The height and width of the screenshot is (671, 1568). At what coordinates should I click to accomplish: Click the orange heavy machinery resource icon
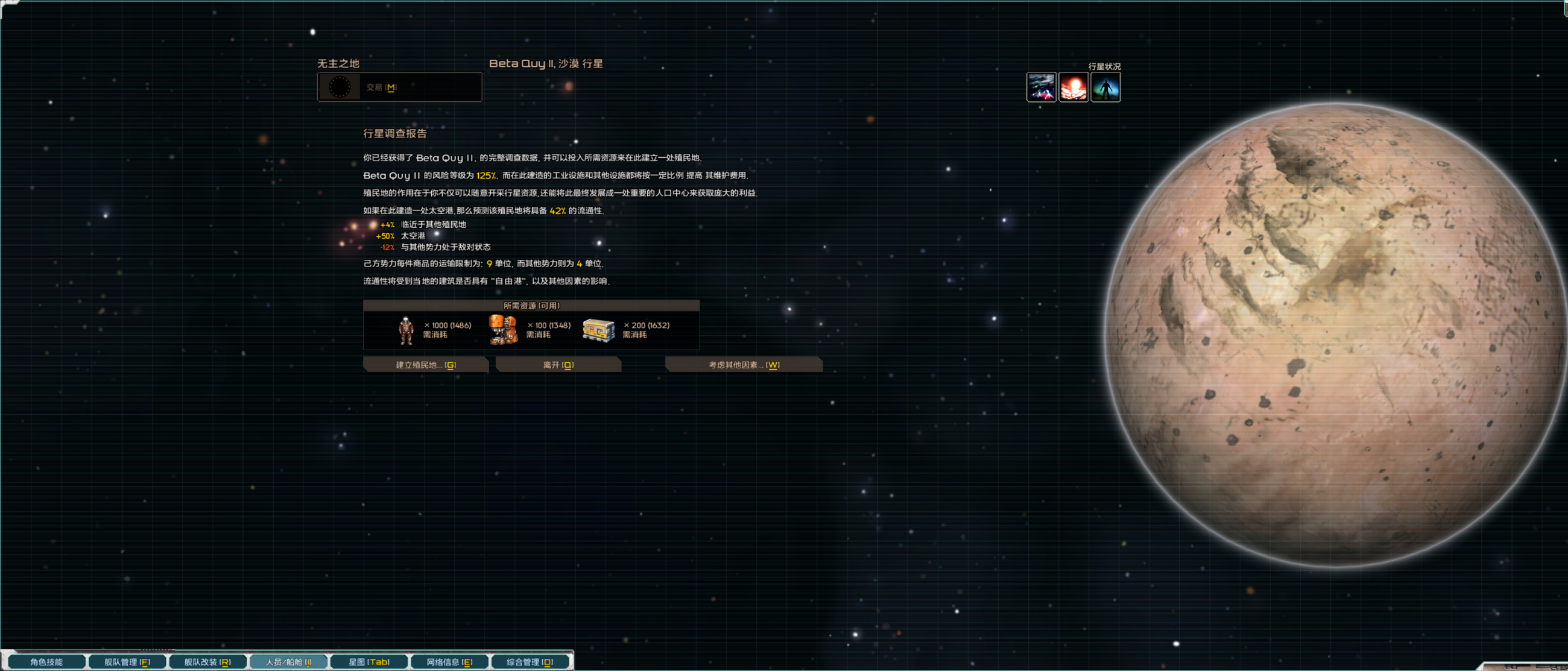pos(503,330)
